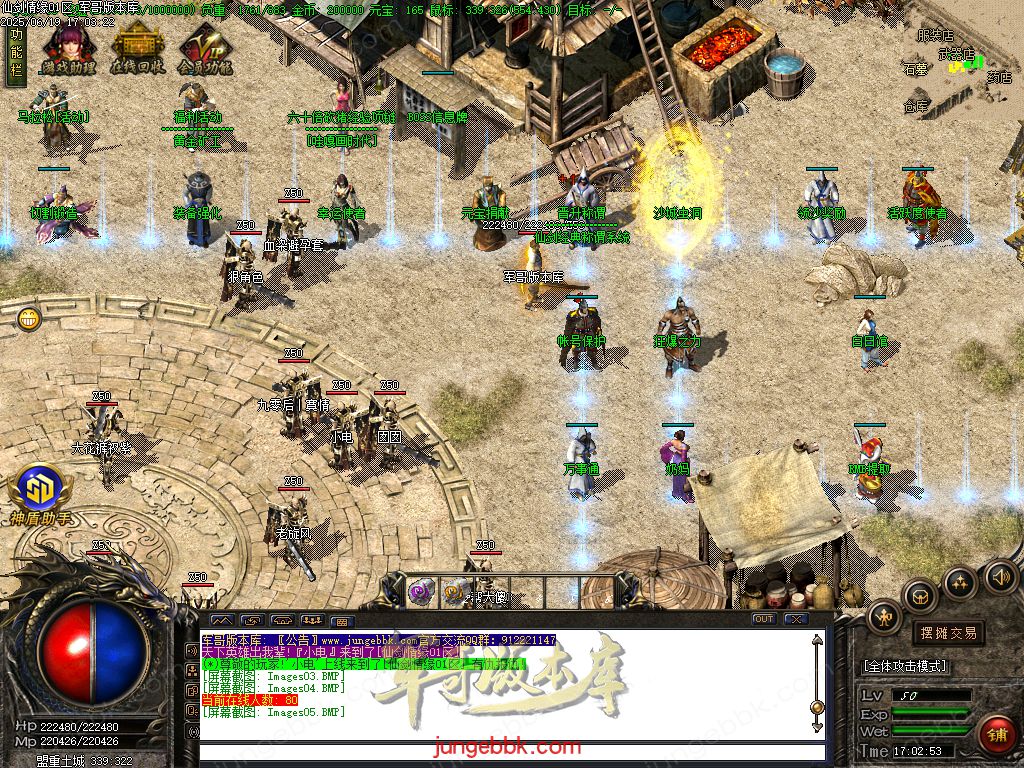The height and width of the screenshot is (768, 1024).
Task: Toggle sound with the speaker icon
Action: [1000, 576]
